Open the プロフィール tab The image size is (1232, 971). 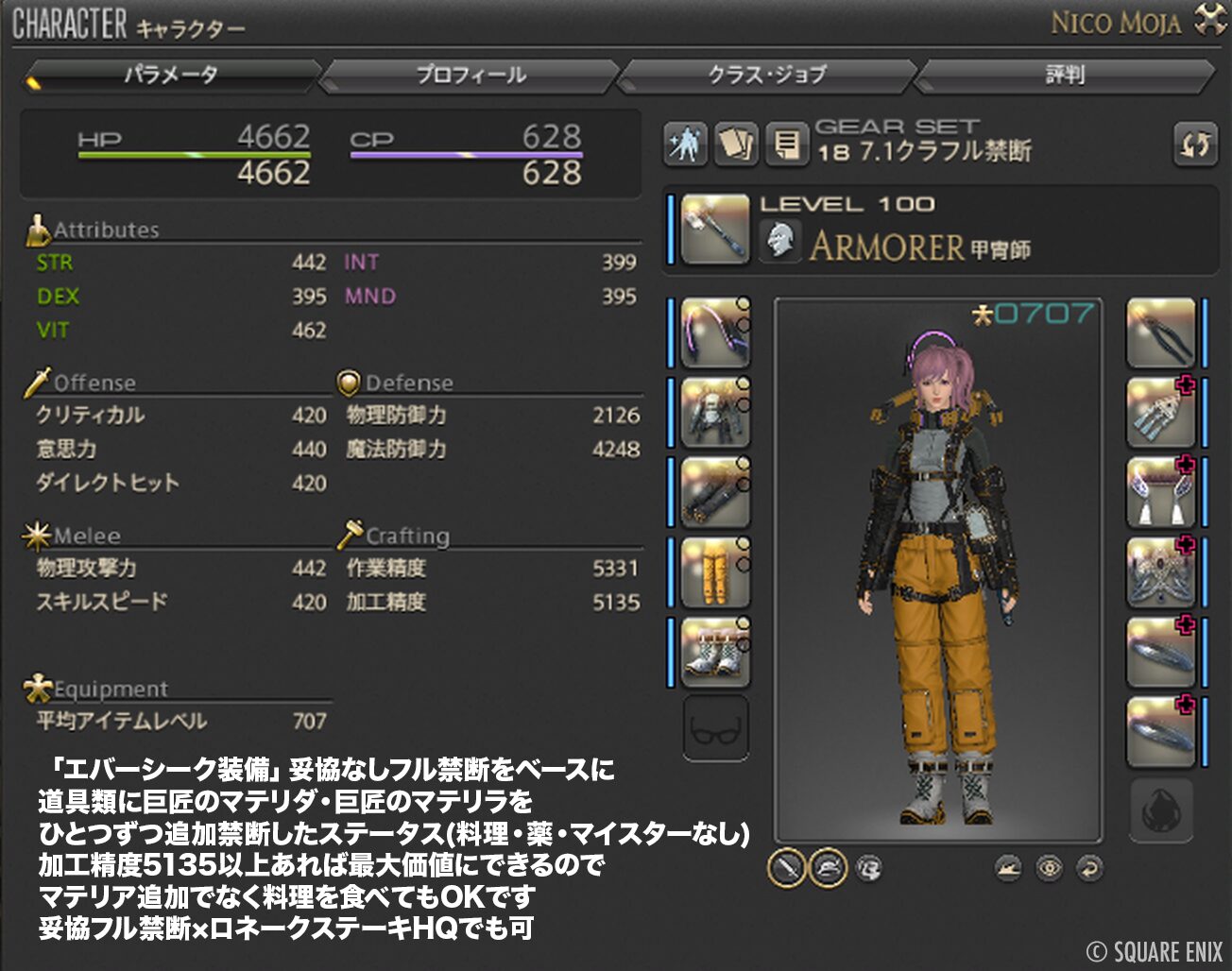point(471,75)
